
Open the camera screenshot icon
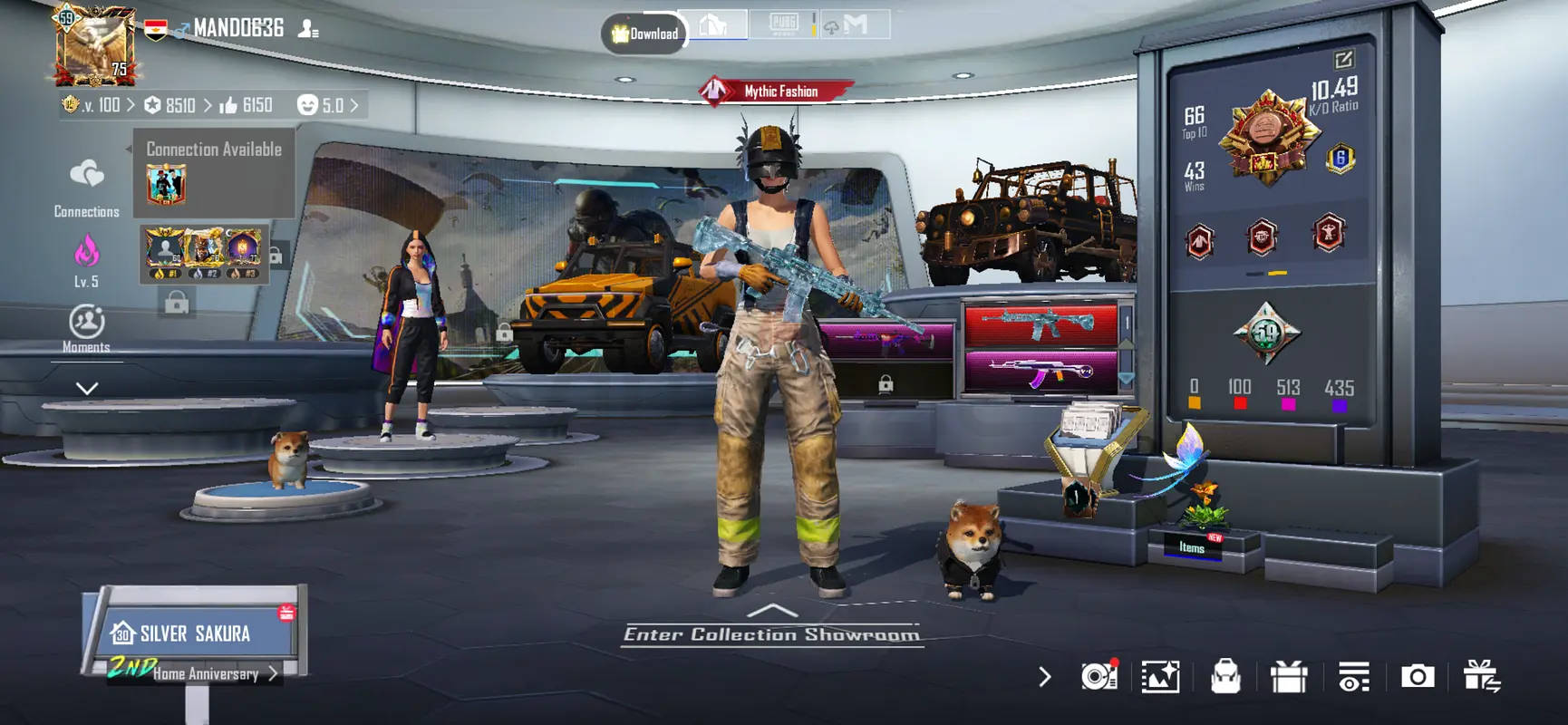[1418, 676]
